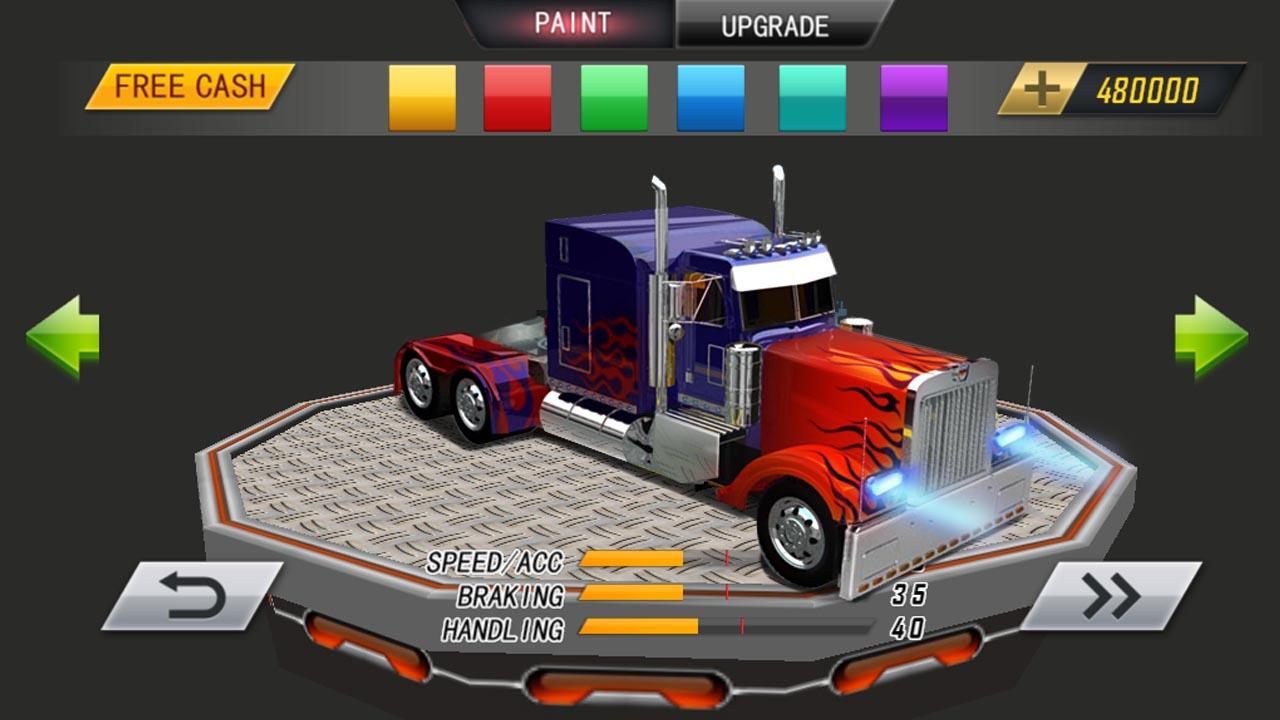The width and height of the screenshot is (1280, 720).
Task: Claim the Free Cash offer
Action: [189, 87]
